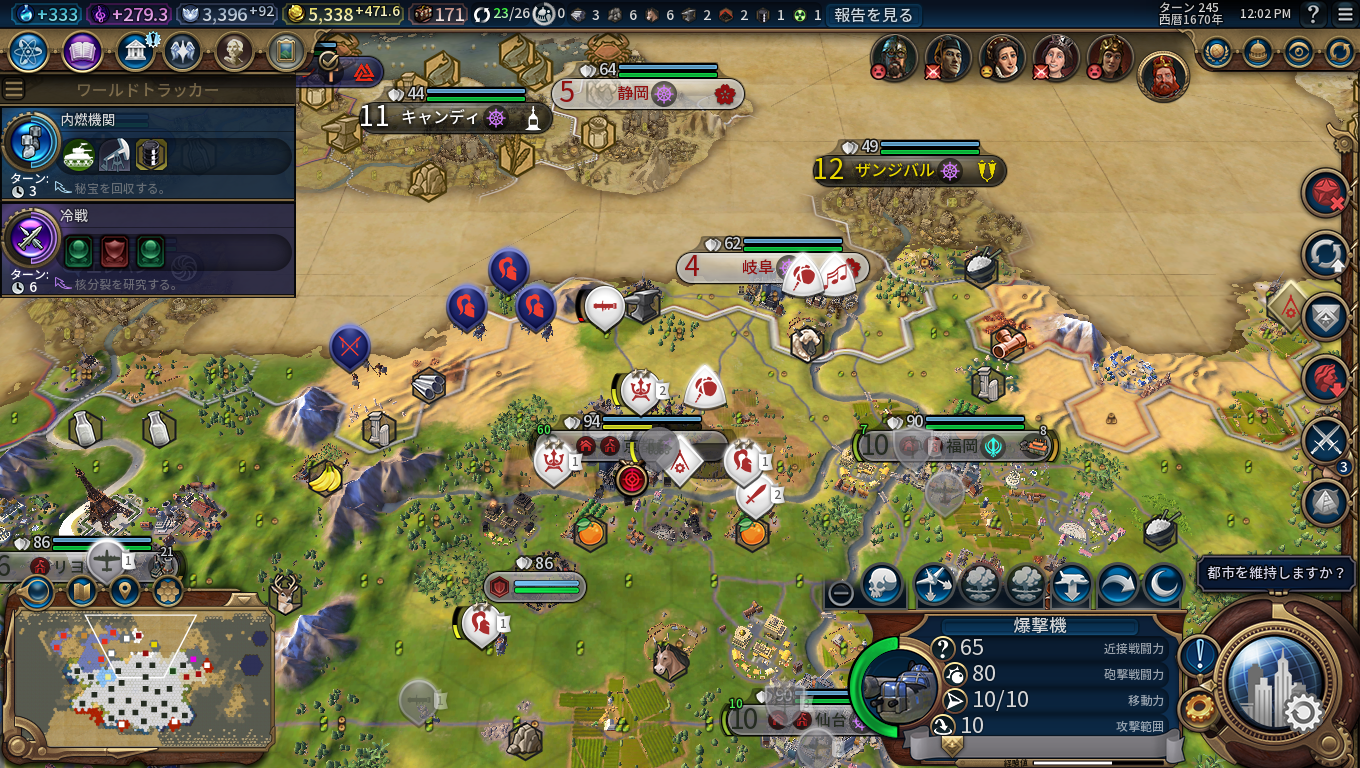Select the bomber's curved arrow skip turn action

[1117, 585]
